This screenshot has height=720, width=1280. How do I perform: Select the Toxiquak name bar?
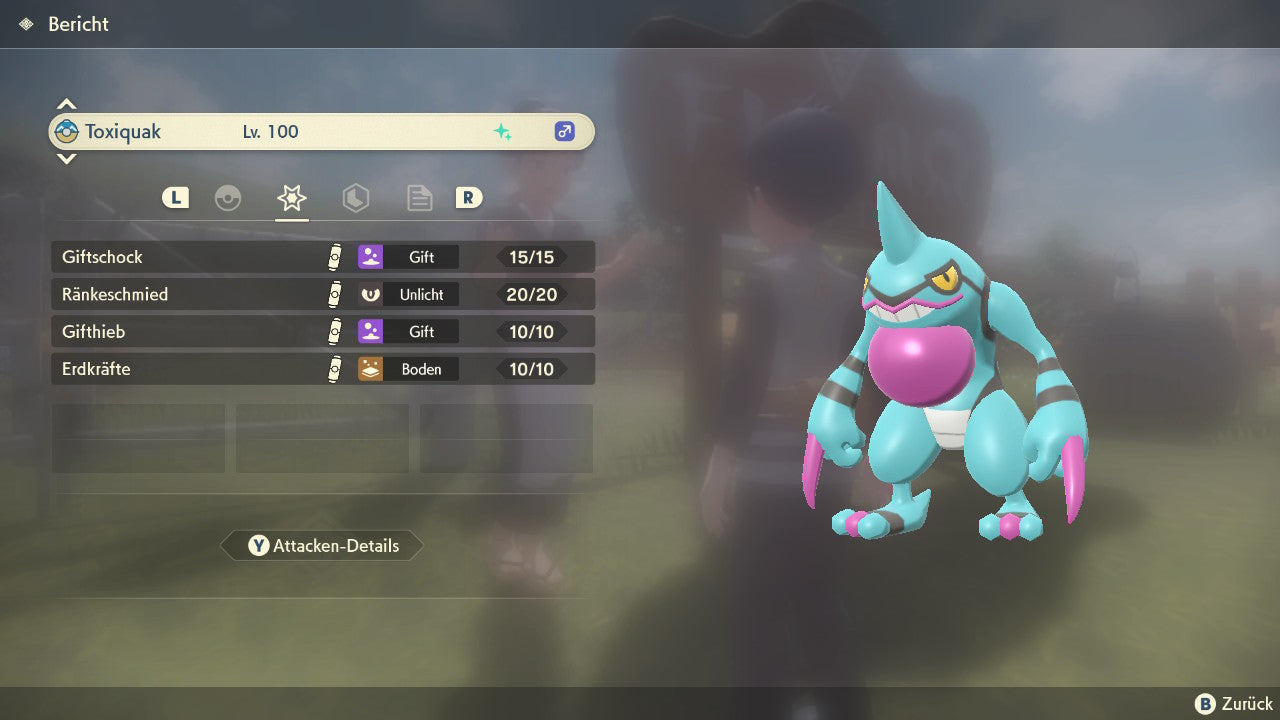[322, 132]
